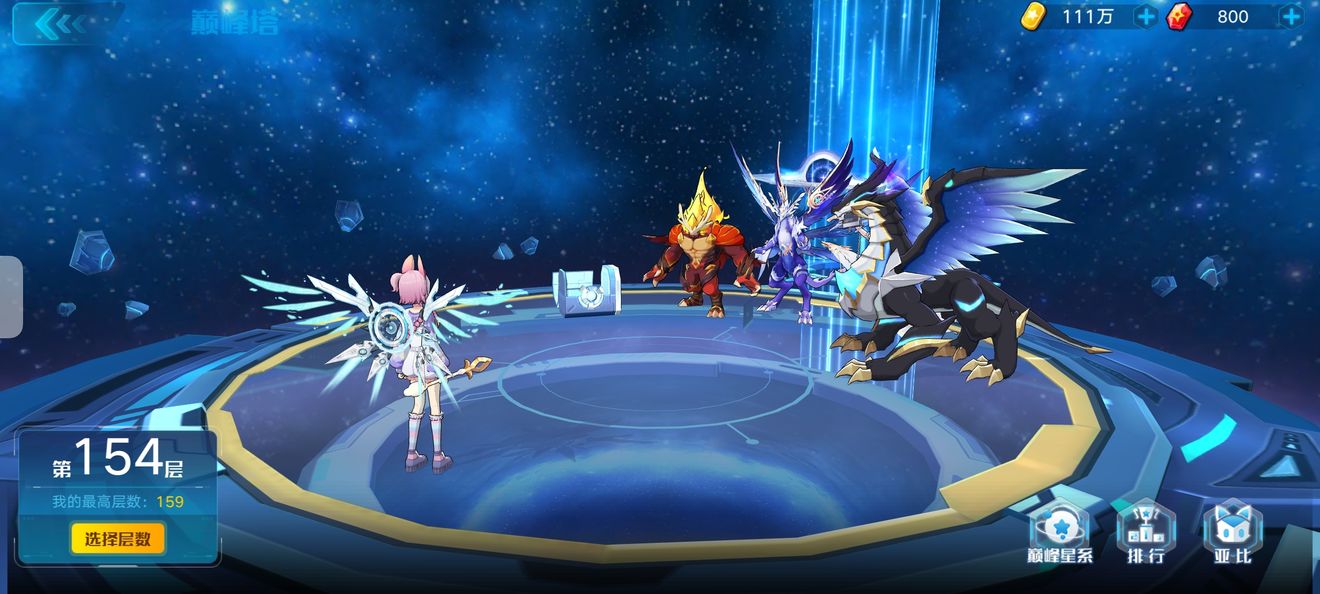The image size is (1320, 594).
Task: Click the 选择层数 floor select button
Action: [x=118, y=539]
